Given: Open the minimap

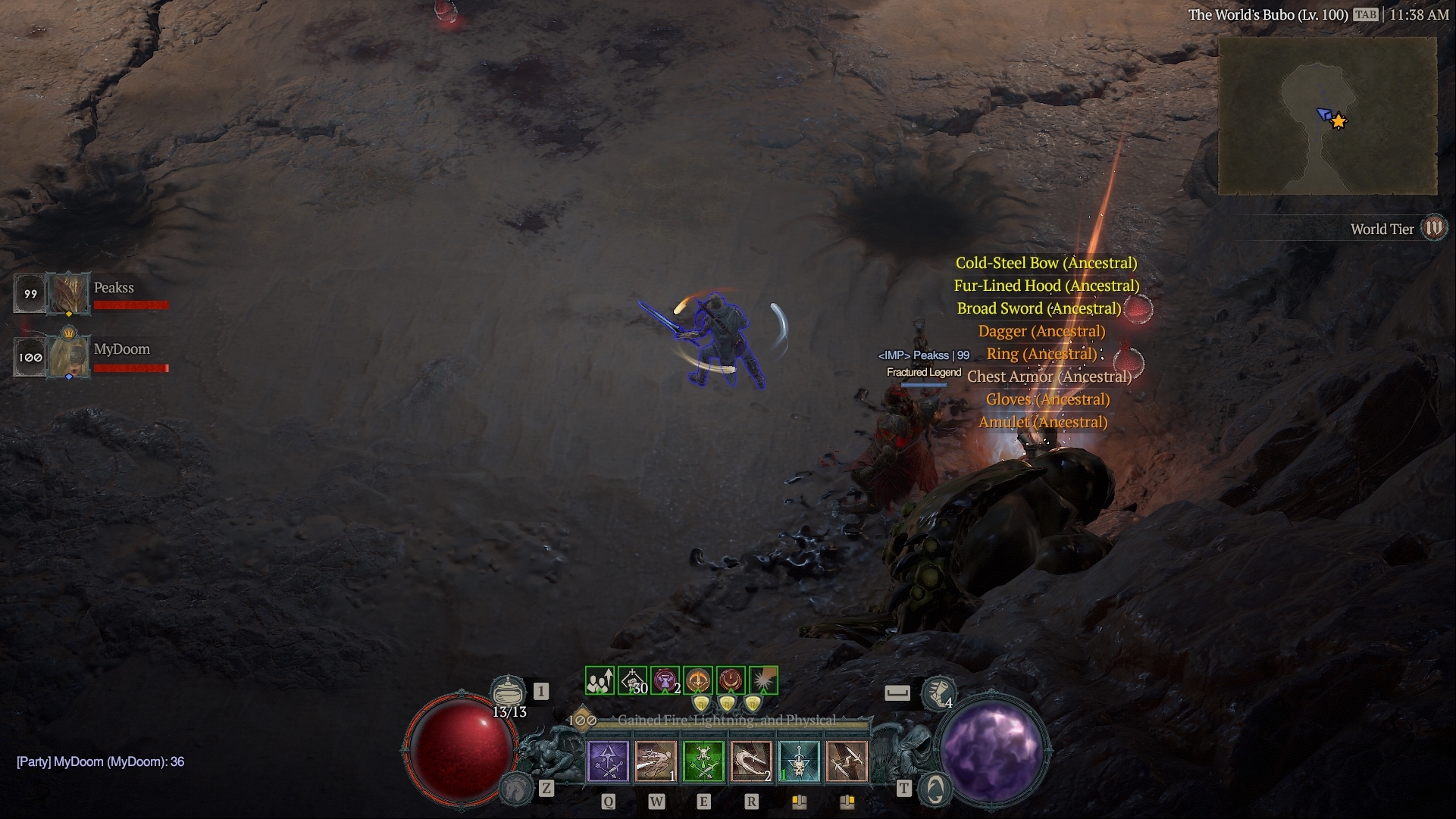Looking at the screenshot, I should pos(1327,116).
